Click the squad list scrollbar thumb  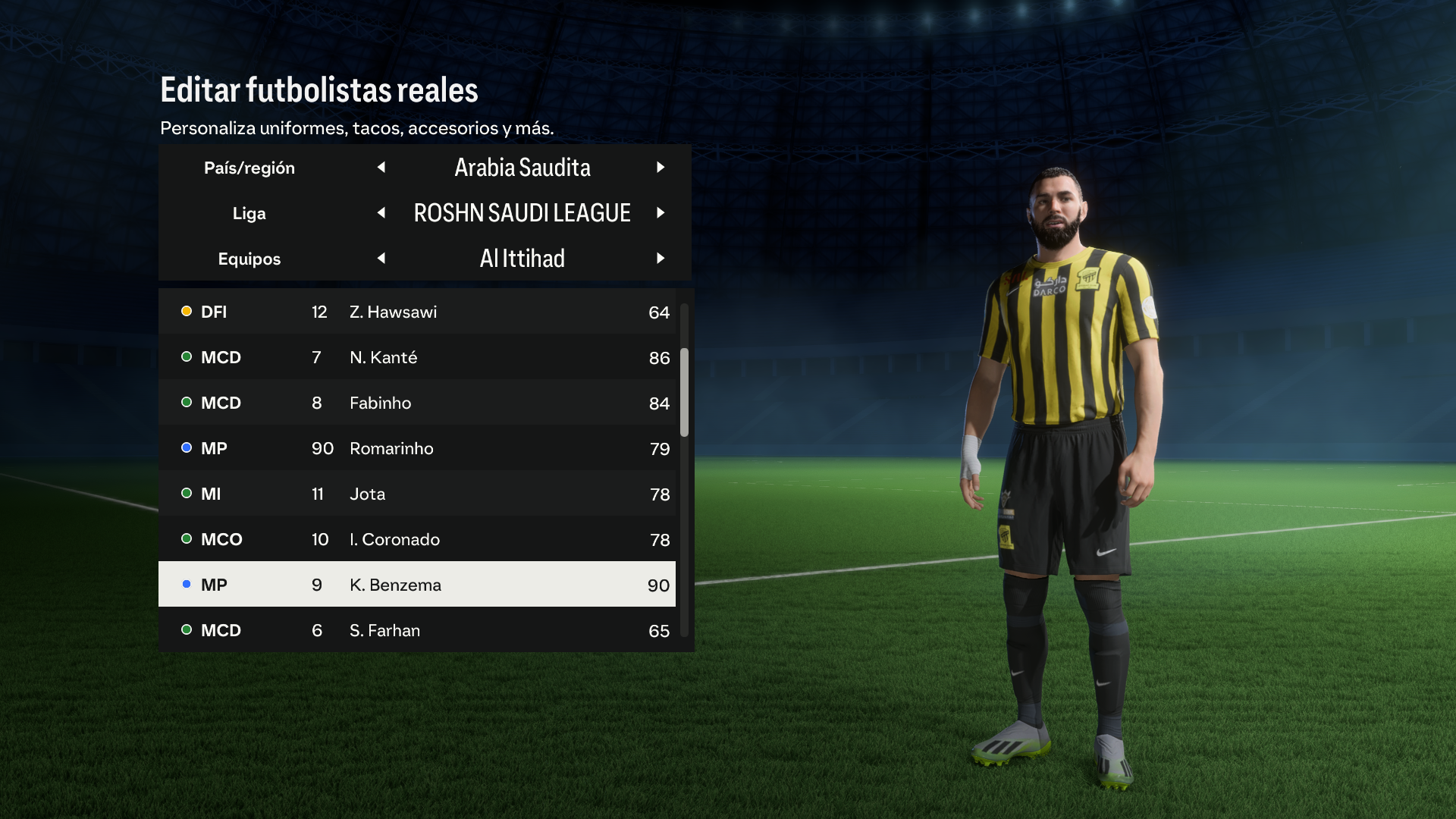click(684, 392)
